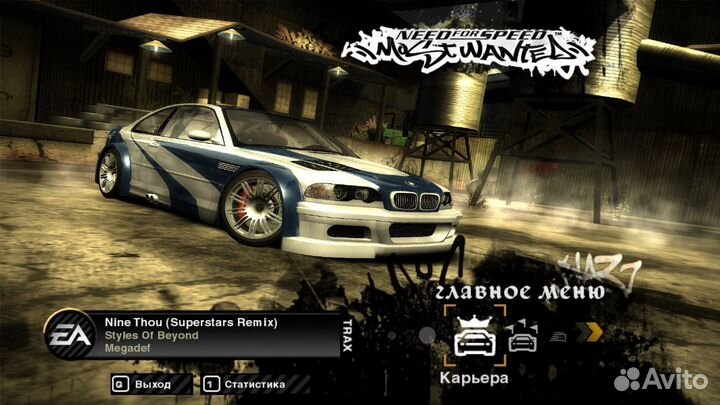
Task: Choose the second car icon with arrows
Action: click(x=522, y=338)
